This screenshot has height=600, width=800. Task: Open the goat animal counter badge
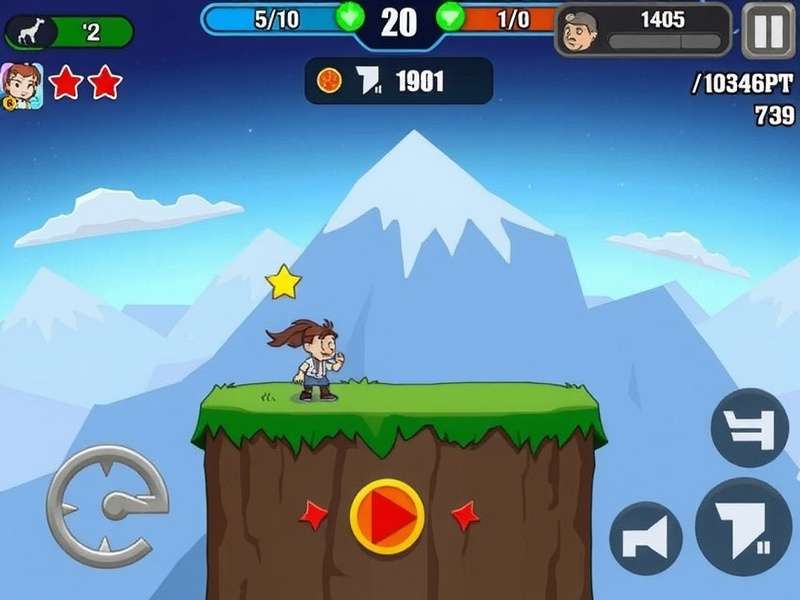(x=68, y=32)
